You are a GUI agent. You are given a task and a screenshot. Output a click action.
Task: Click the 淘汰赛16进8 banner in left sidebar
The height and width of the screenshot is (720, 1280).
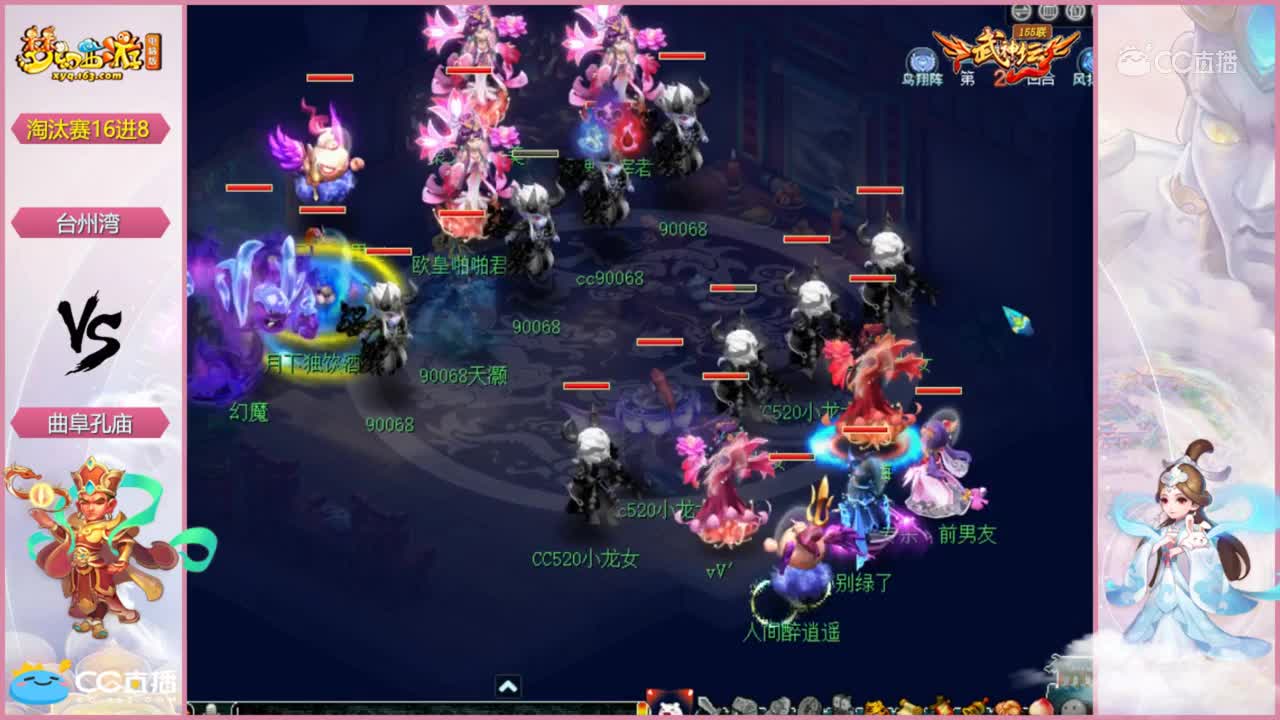pos(90,130)
